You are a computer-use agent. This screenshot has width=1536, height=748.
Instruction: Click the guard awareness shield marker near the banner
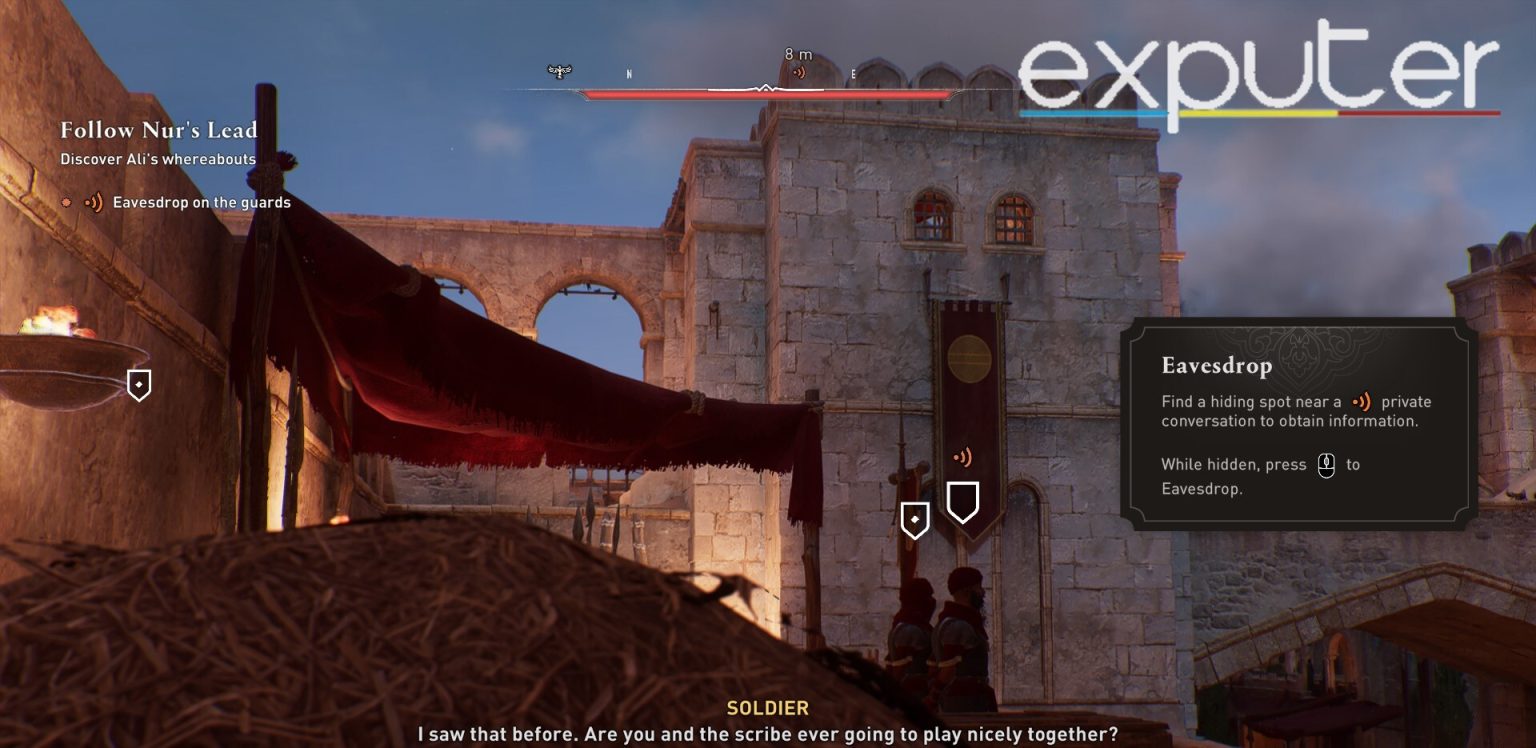coord(913,519)
